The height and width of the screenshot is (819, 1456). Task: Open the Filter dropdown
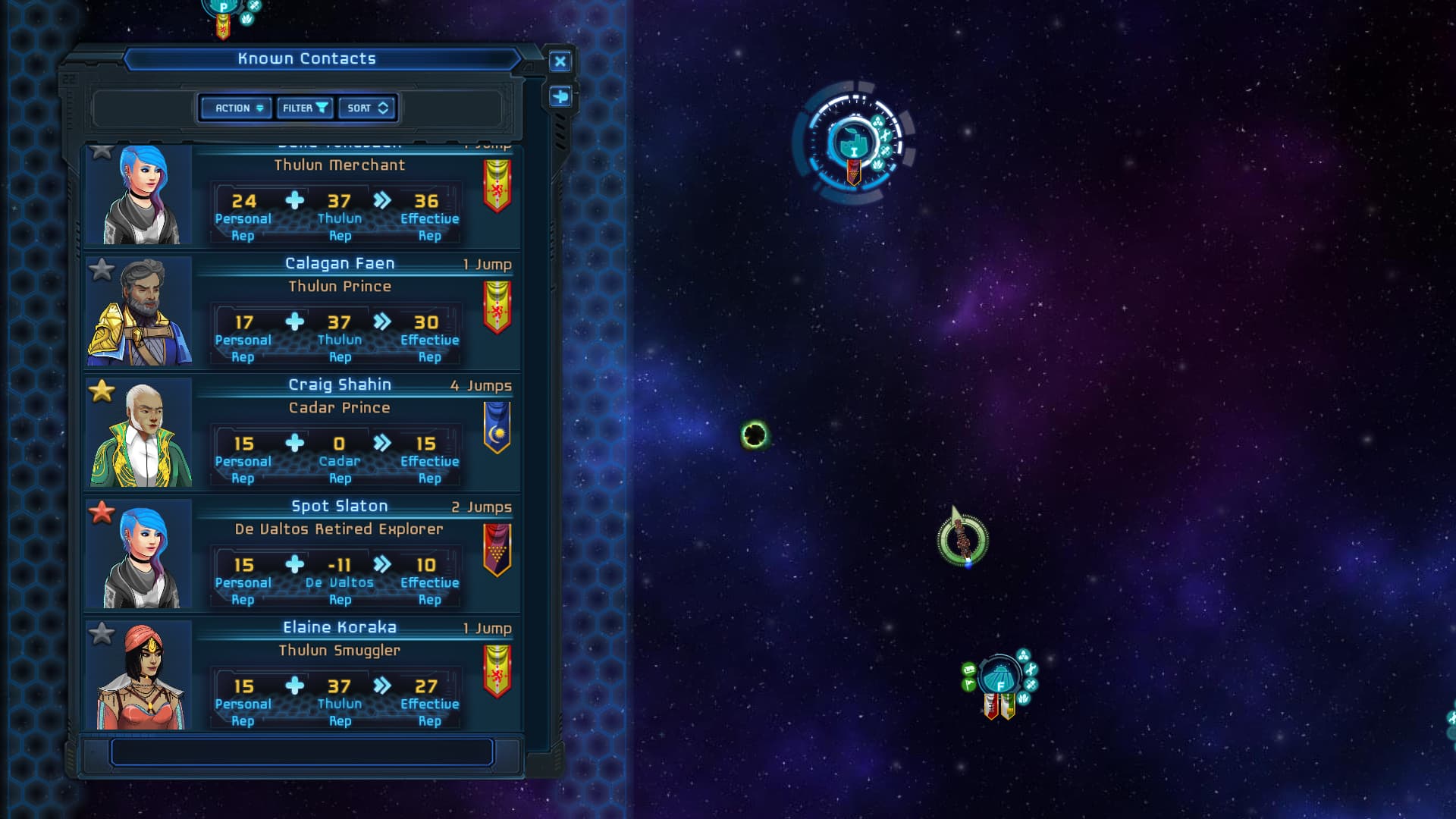click(305, 108)
